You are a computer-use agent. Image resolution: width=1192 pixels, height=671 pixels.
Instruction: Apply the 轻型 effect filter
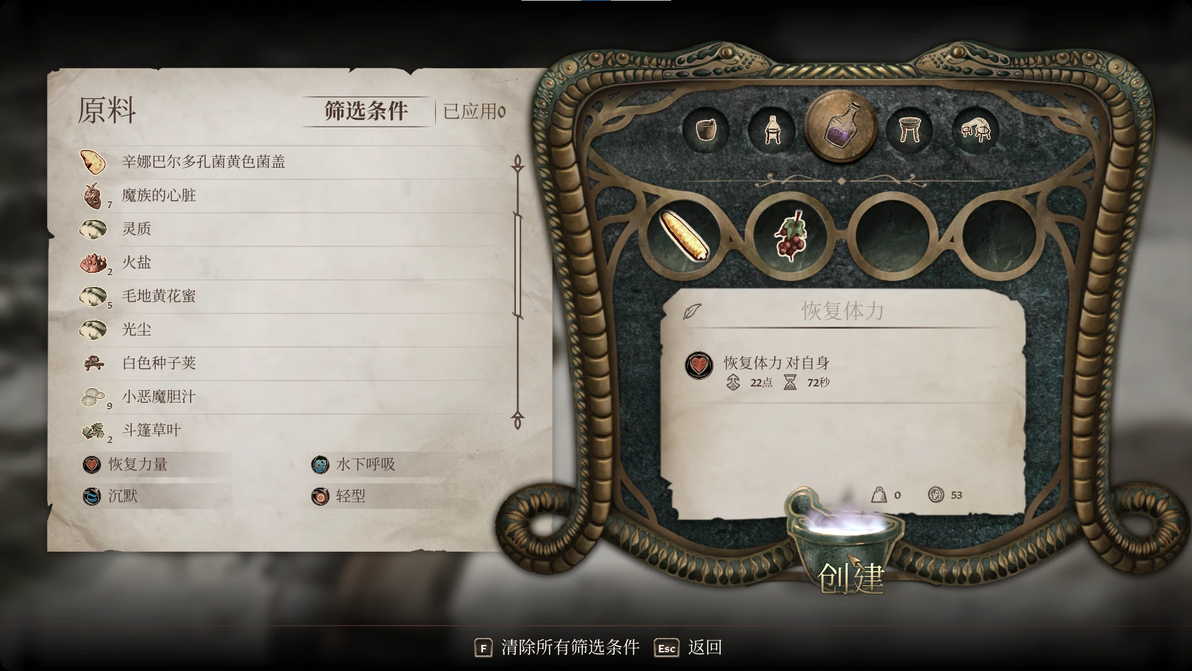(x=350, y=495)
